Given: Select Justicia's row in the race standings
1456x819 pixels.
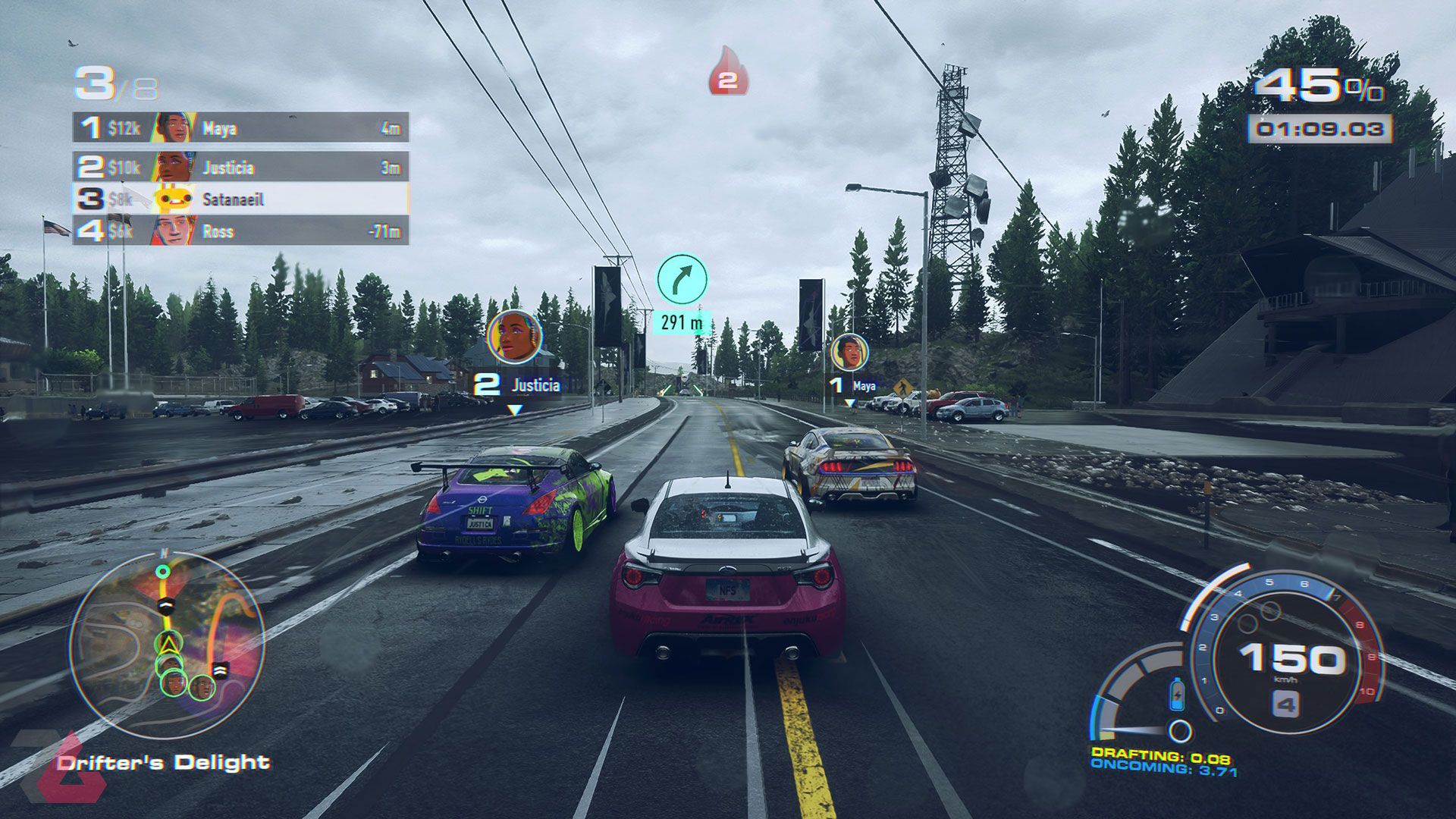Looking at the screenshot, I should coord(240,167).
